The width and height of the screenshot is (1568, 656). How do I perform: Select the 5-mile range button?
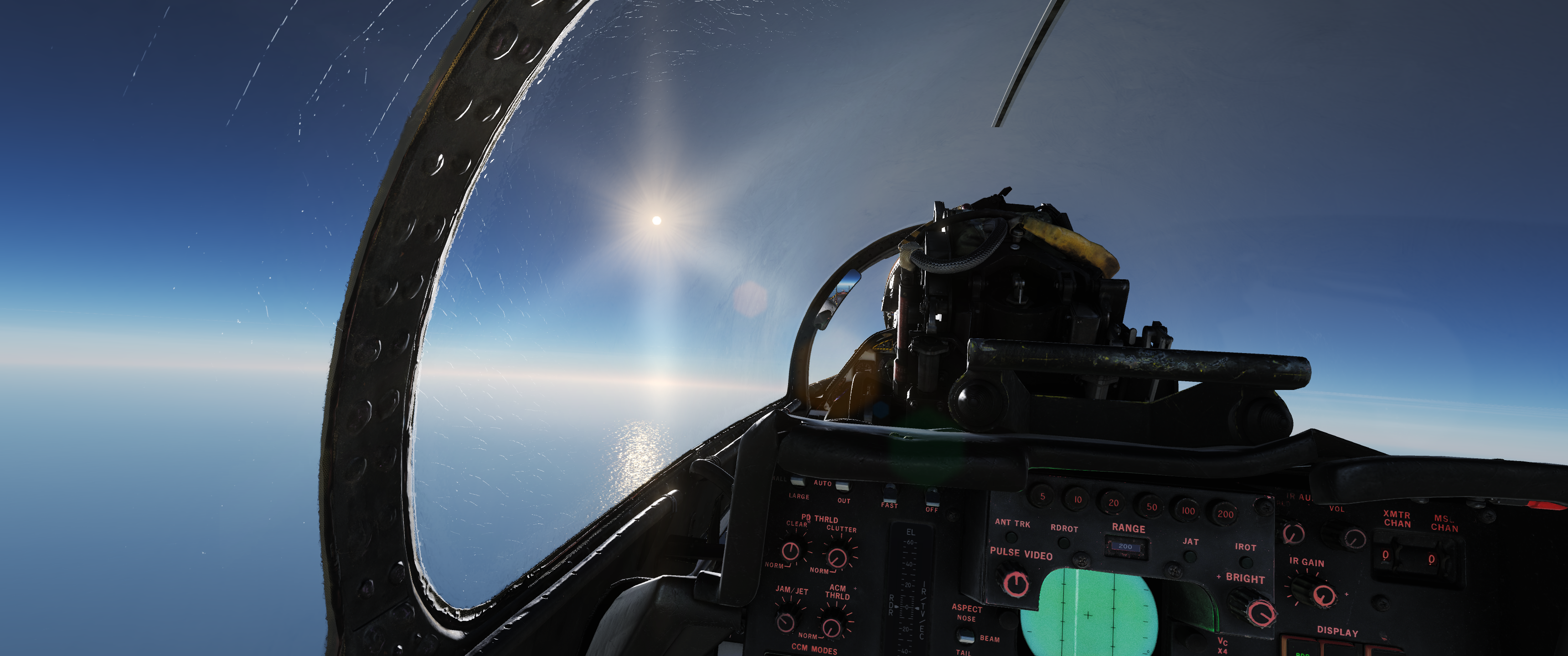pyautogui.click(x=1042, y=497)
